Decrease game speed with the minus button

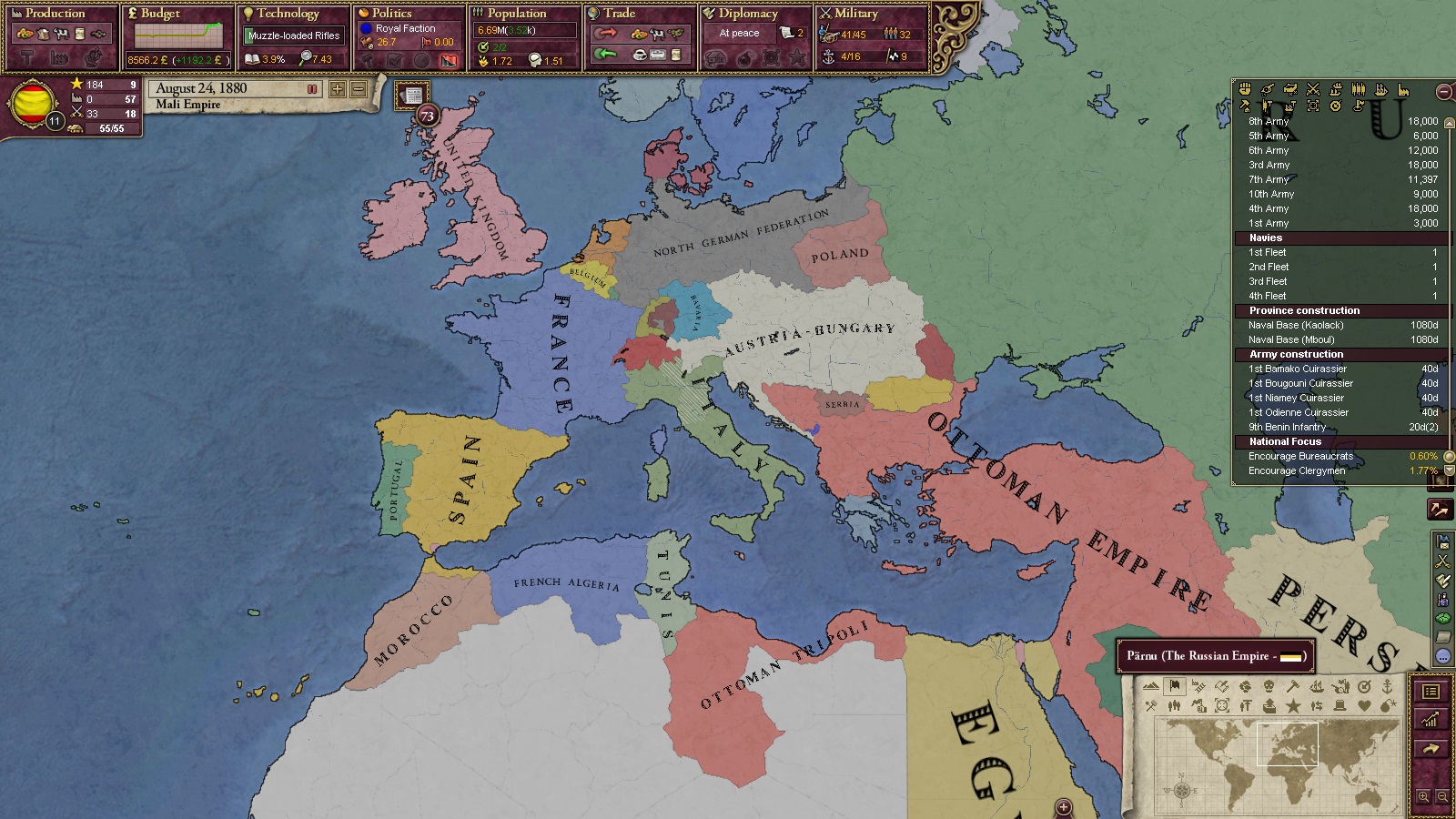[359, 89]
